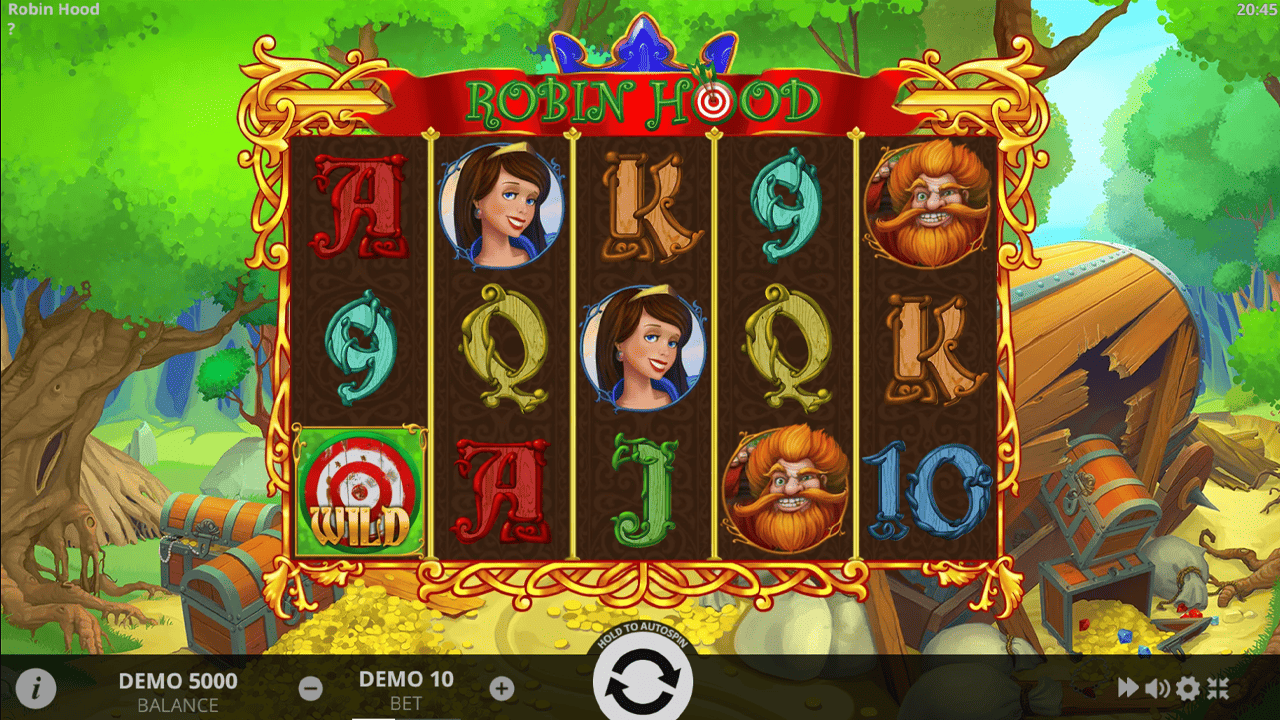The image size is (1280, 720).
Task: Open the settings gear icon
Action: pyautogui.click(x=1190, y=687)
